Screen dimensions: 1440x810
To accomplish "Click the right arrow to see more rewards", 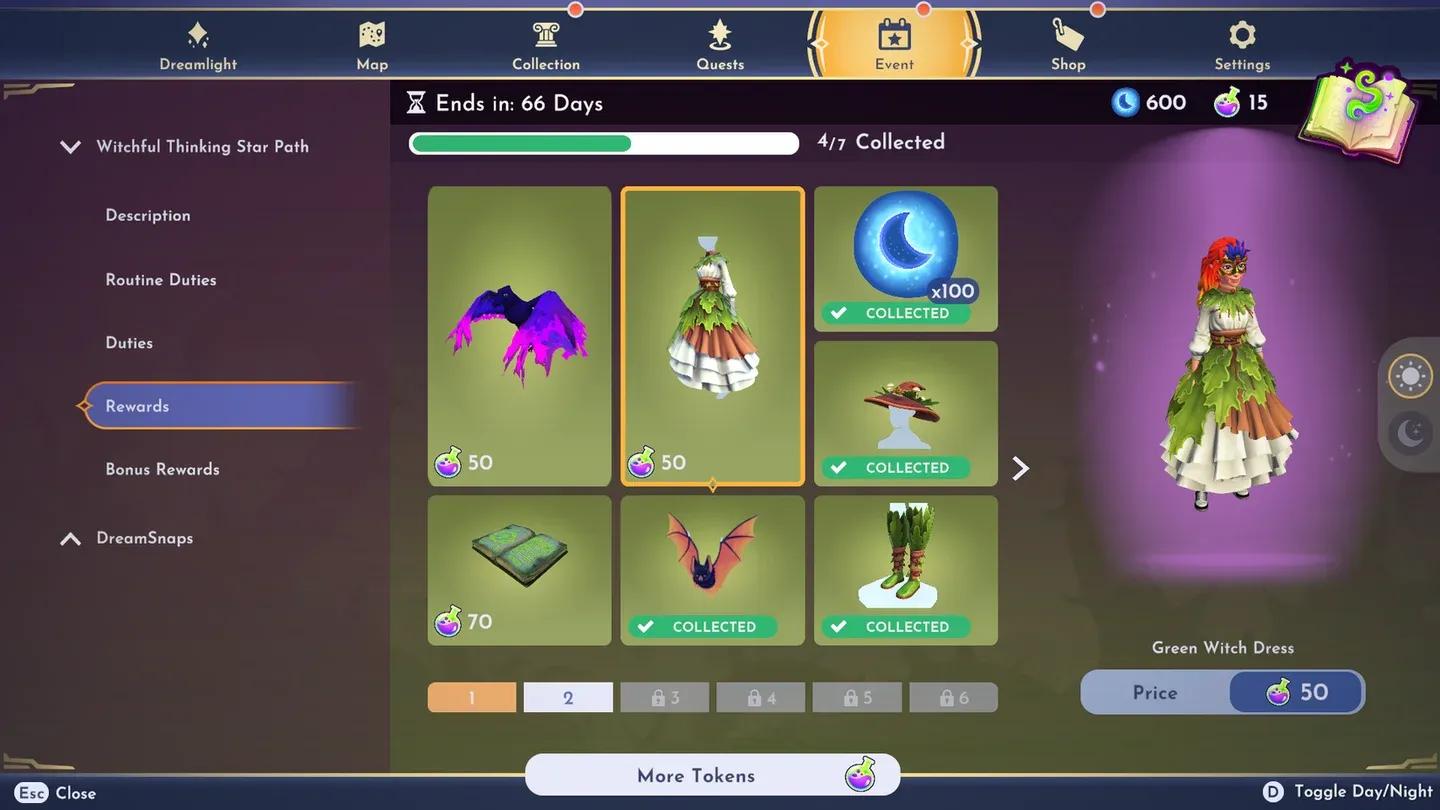I will point(1020,467).
